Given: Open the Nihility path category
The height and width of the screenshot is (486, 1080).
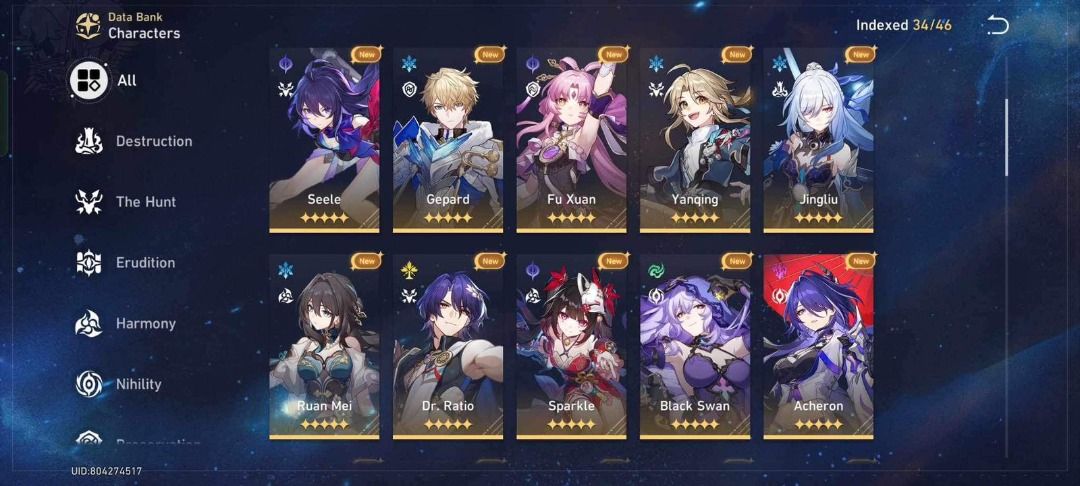Looking at the screenshot, I should pyautogui.click(x=120, y=384).
